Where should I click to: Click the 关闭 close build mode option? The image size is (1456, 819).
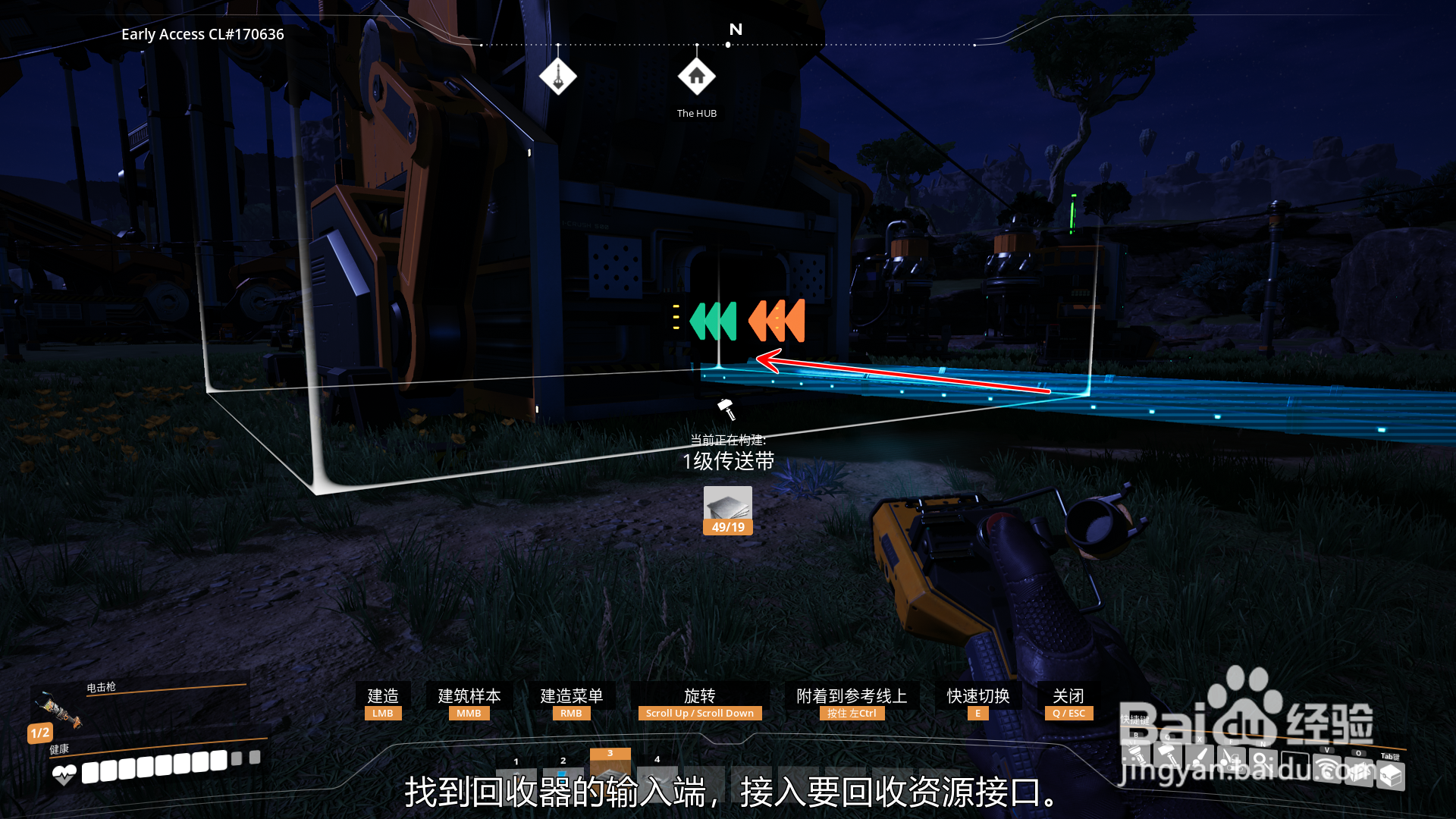coord(1068,696)
